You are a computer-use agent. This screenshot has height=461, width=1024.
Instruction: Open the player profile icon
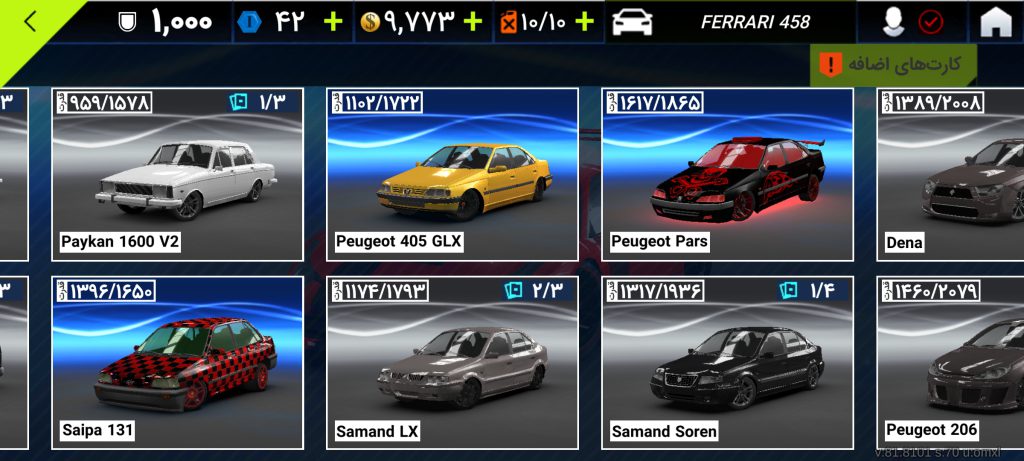[x=895, y=22]
